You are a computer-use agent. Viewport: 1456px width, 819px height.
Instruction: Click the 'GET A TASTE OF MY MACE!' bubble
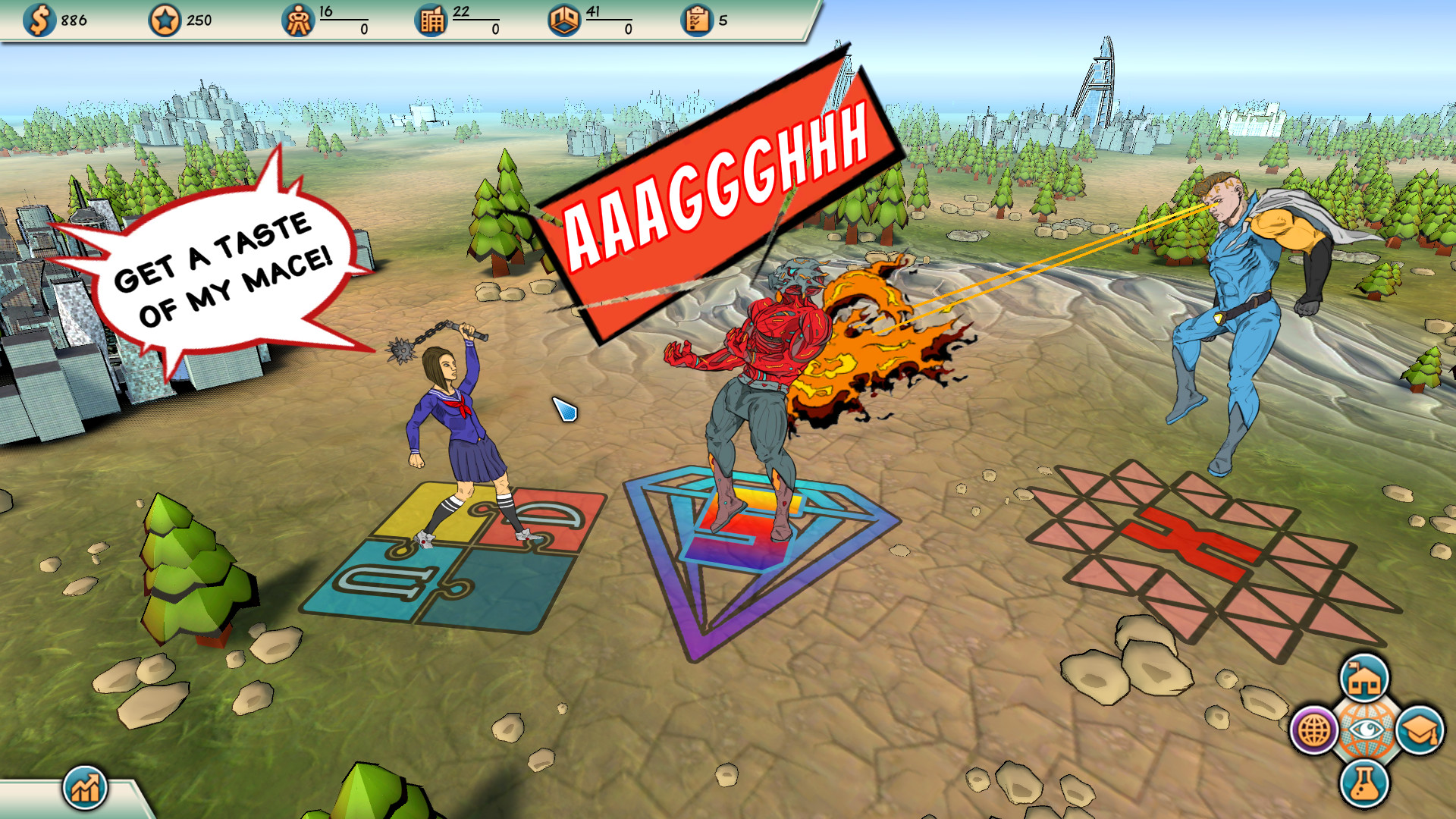[x=220, y=273]
